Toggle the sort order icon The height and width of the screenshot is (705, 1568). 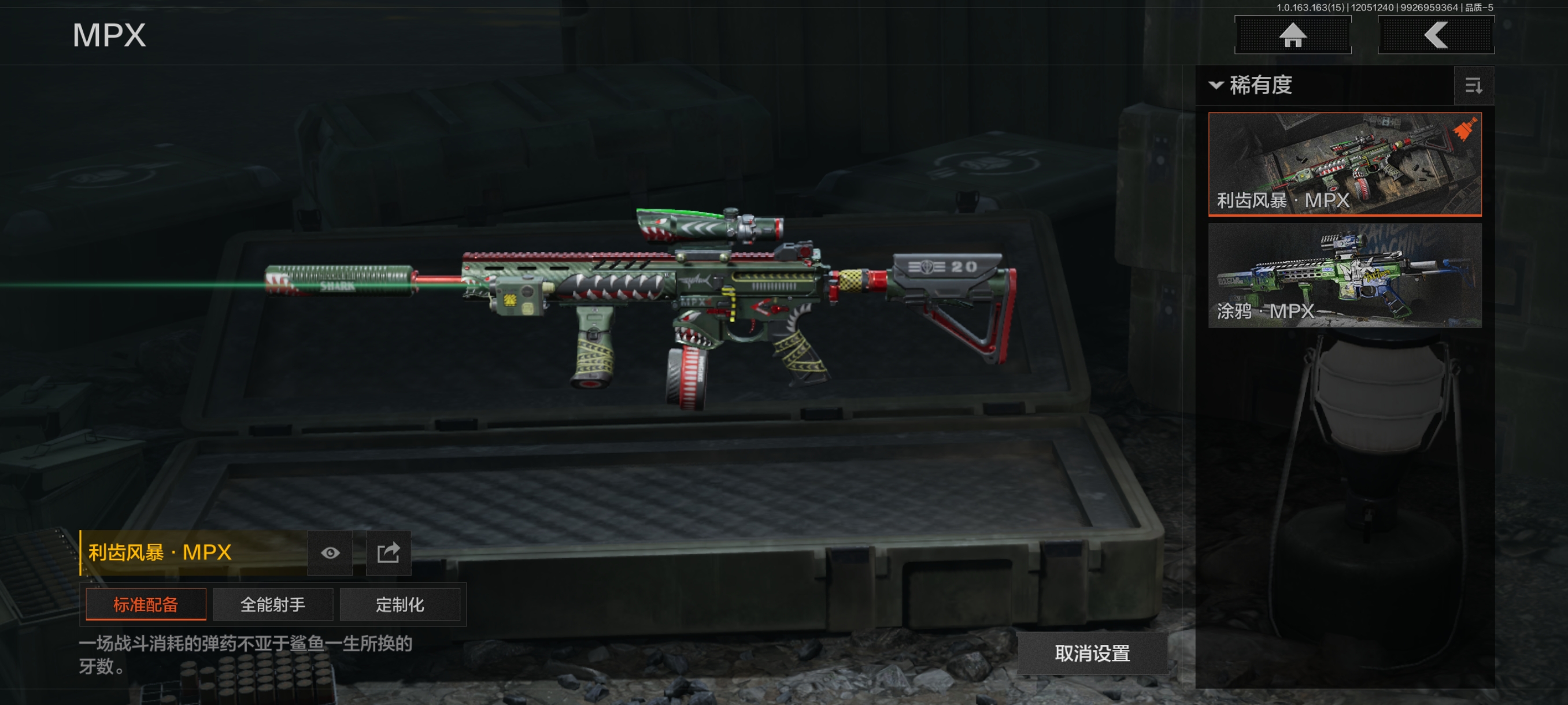(1473, 86)
